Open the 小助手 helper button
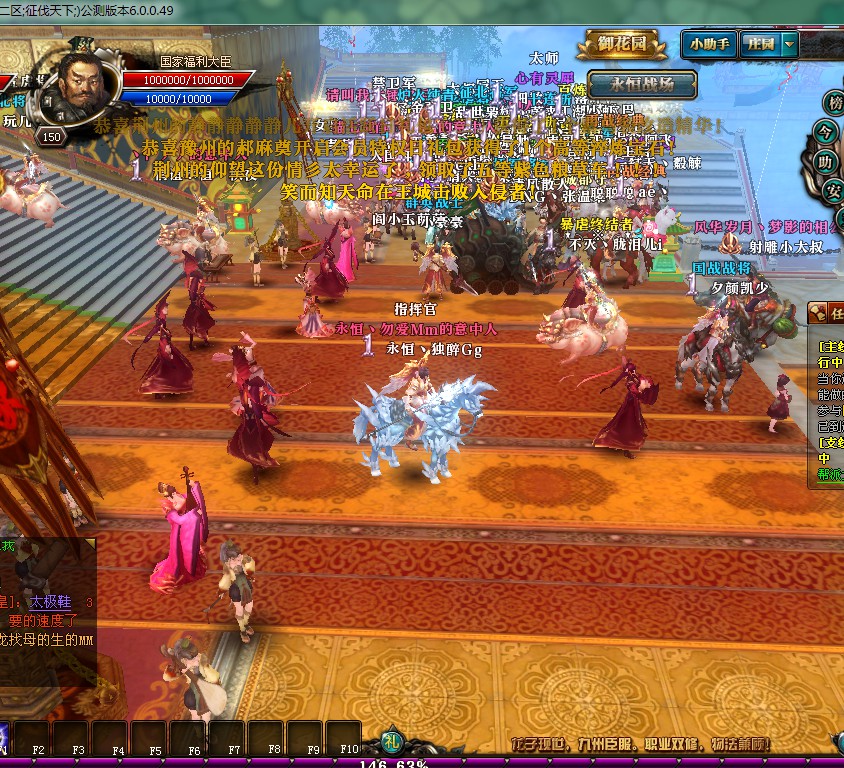Viewport: 844px width, 768px height. [x=709, y=44]
